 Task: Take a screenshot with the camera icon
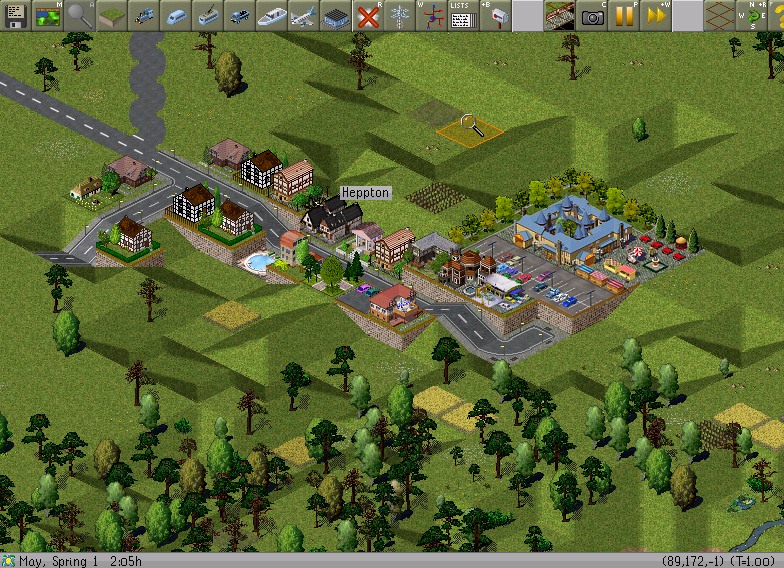point(592,15)
